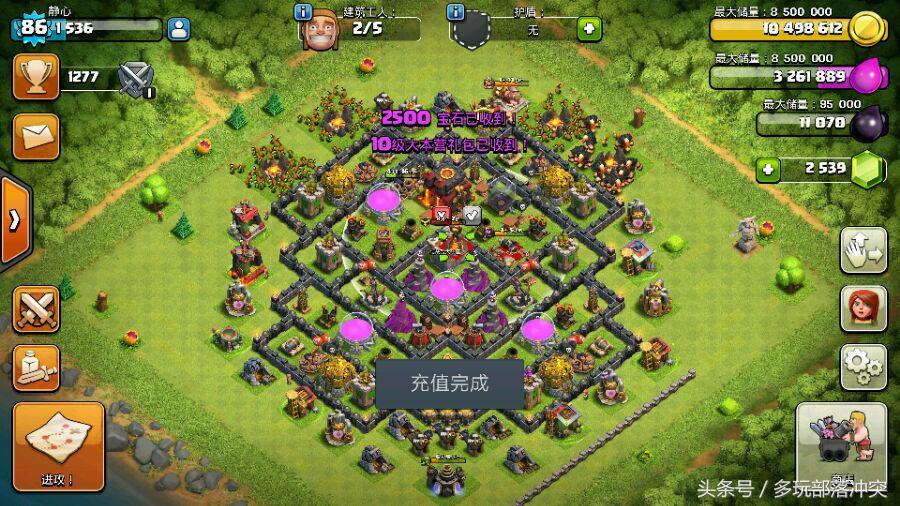Buy more gems with green plus
The image size is (900, 506).
point(768,169)
